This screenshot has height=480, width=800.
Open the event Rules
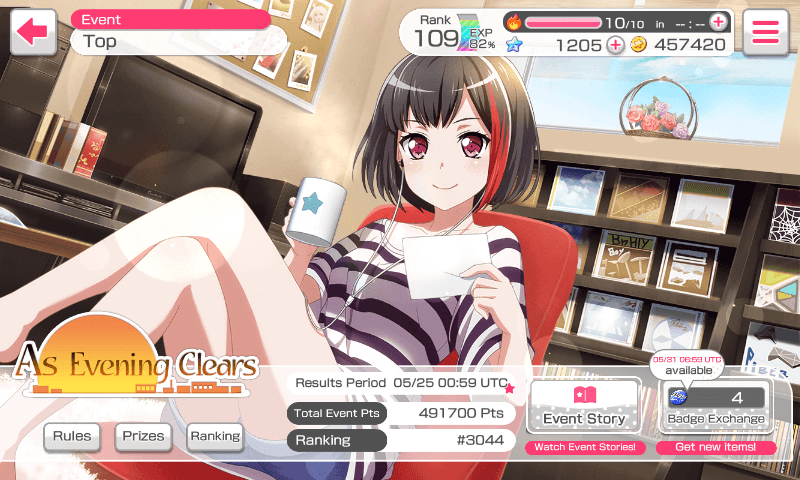point(72,436)
